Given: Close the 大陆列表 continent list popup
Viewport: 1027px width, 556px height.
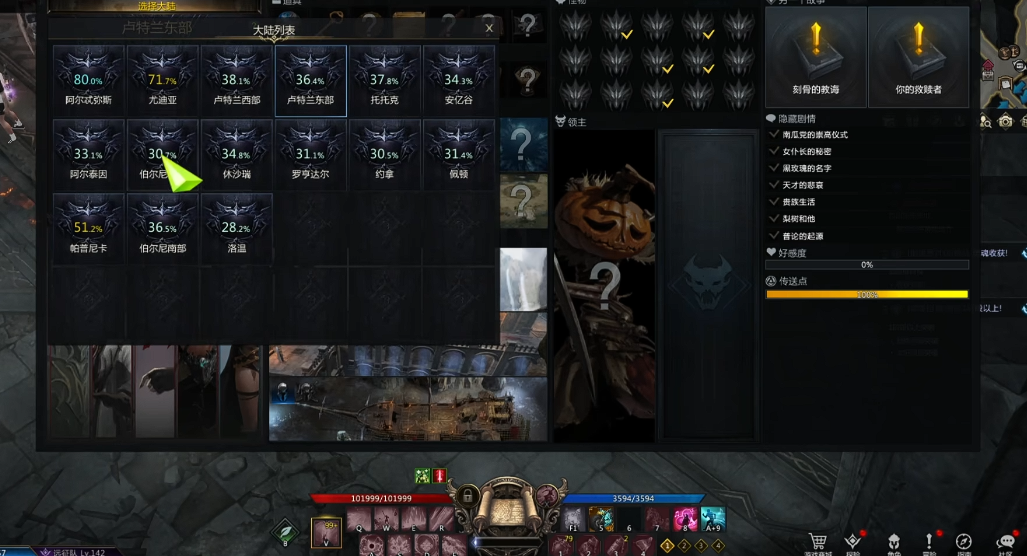Looking at the screenshot, I should [489, 29].
